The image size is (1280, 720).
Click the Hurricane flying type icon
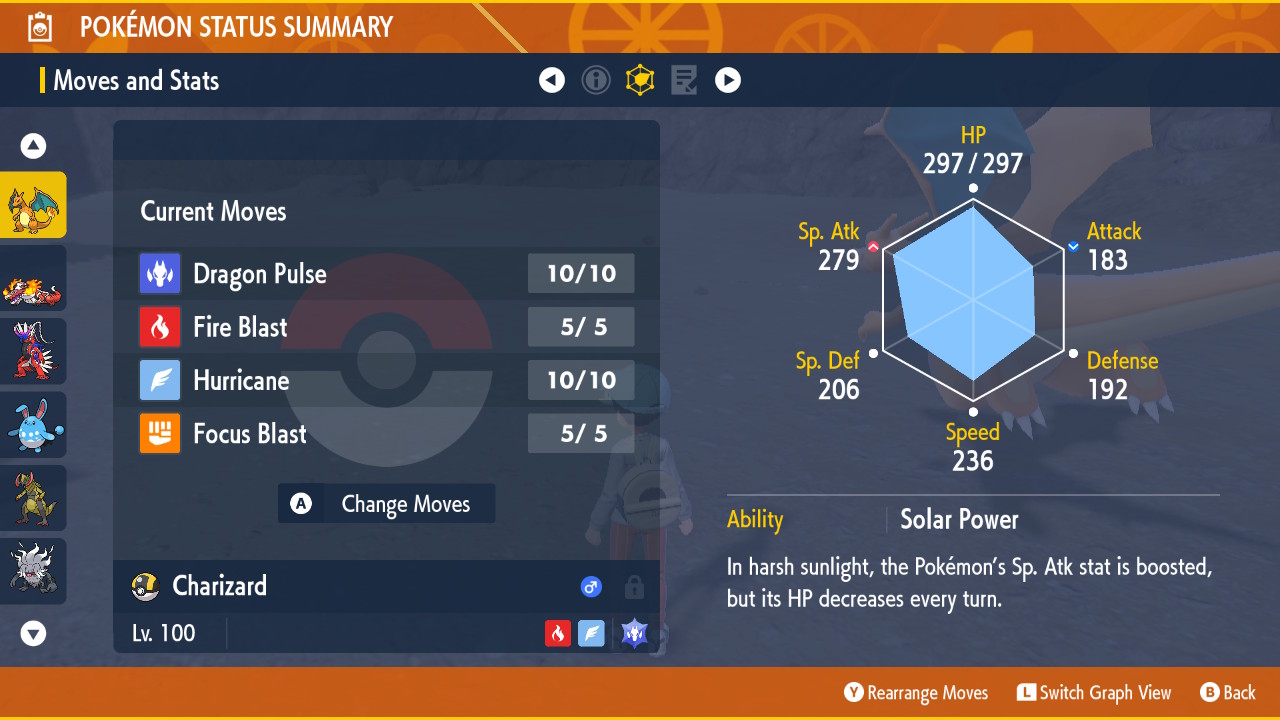(x=160, y=380)
